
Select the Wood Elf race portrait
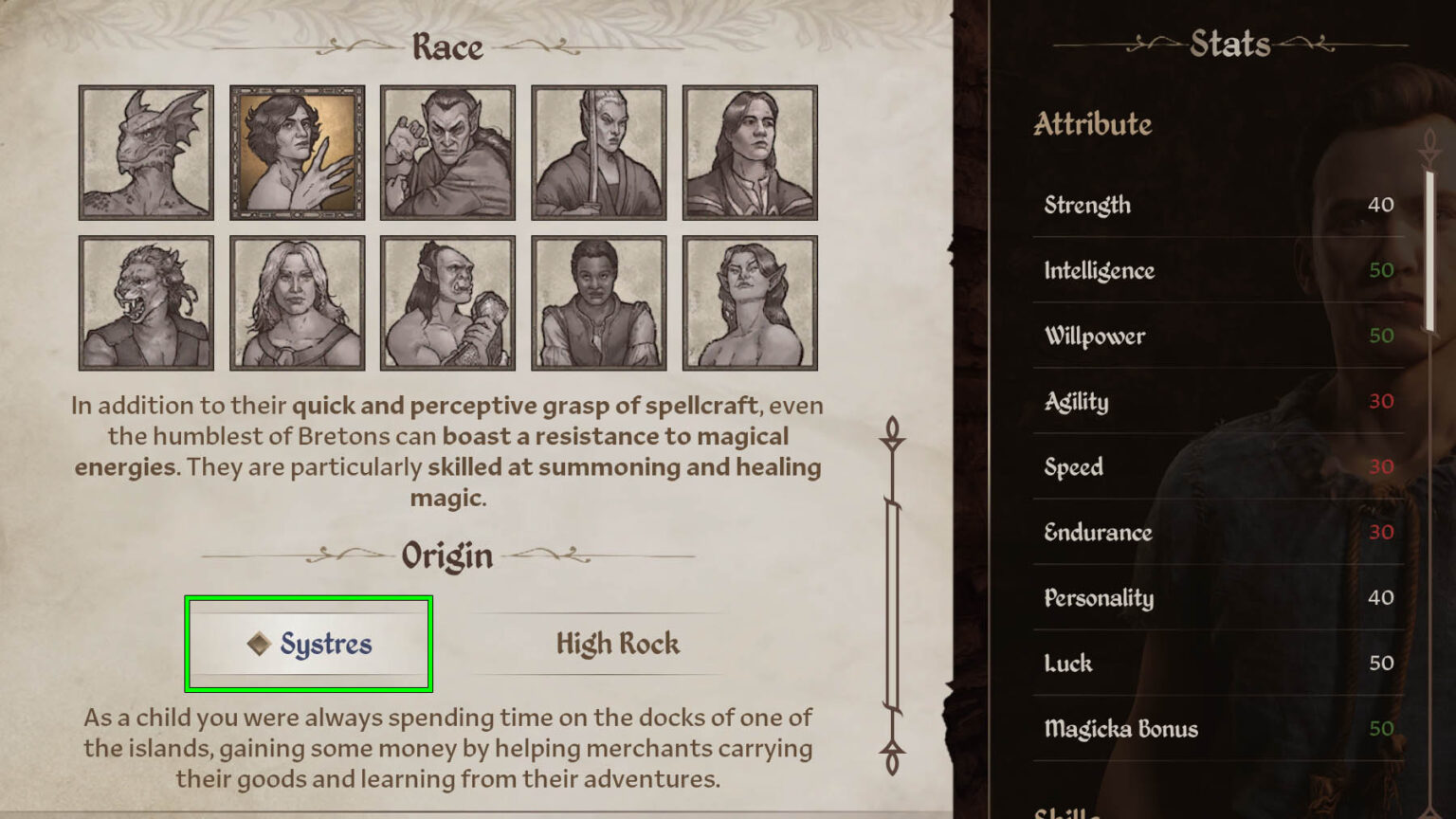pyautogui.click(x=750, y=301)
